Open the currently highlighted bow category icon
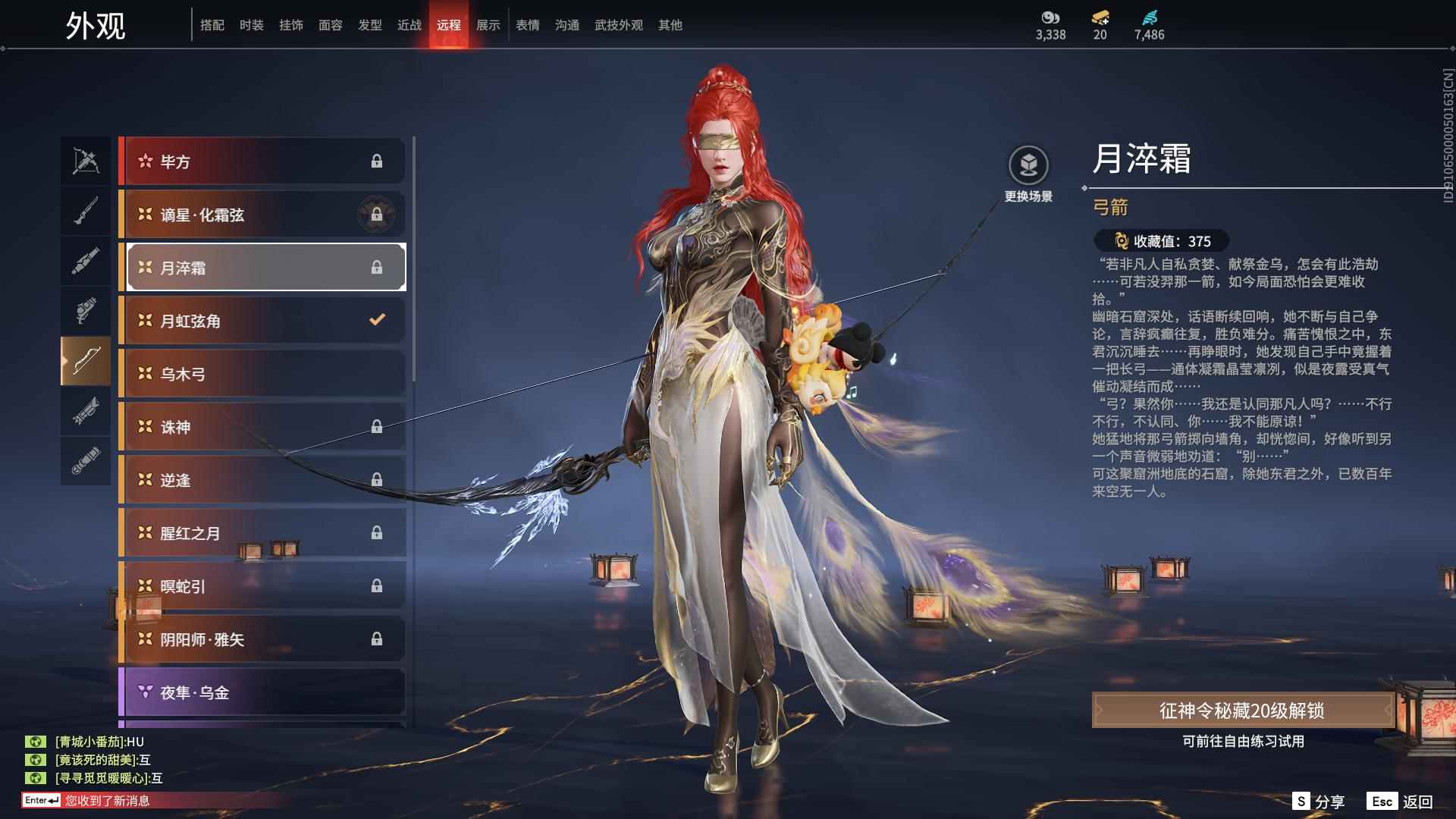The height and width of the screenshot is (819, 1456). click(85, 360)
